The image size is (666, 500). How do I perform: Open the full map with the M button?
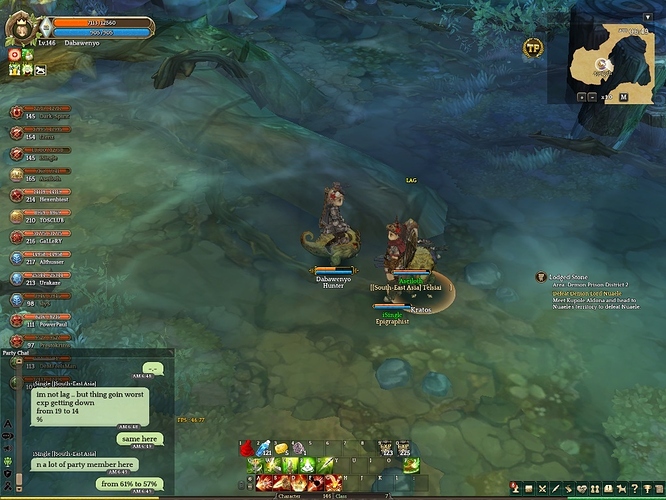click(x=623, y=97)
